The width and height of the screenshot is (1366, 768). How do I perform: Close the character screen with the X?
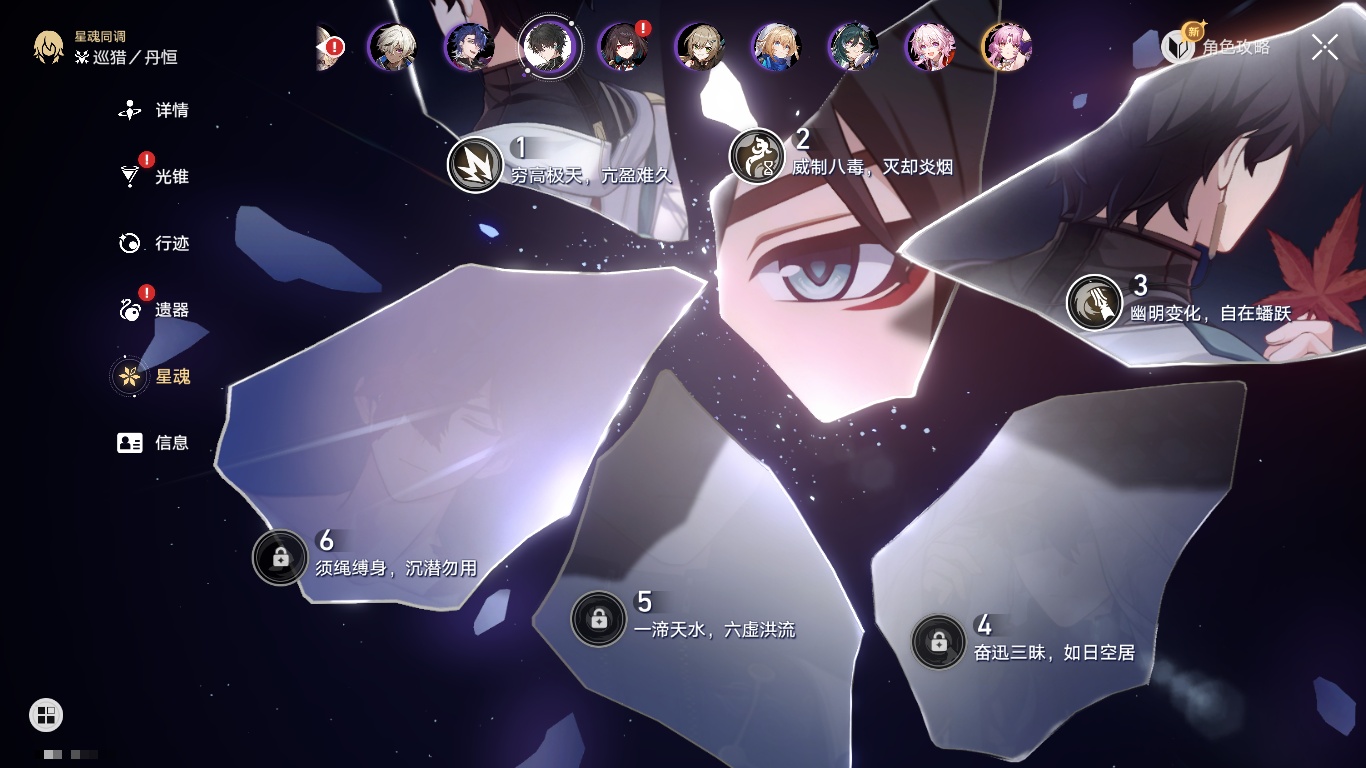(x=1324, y=47)
